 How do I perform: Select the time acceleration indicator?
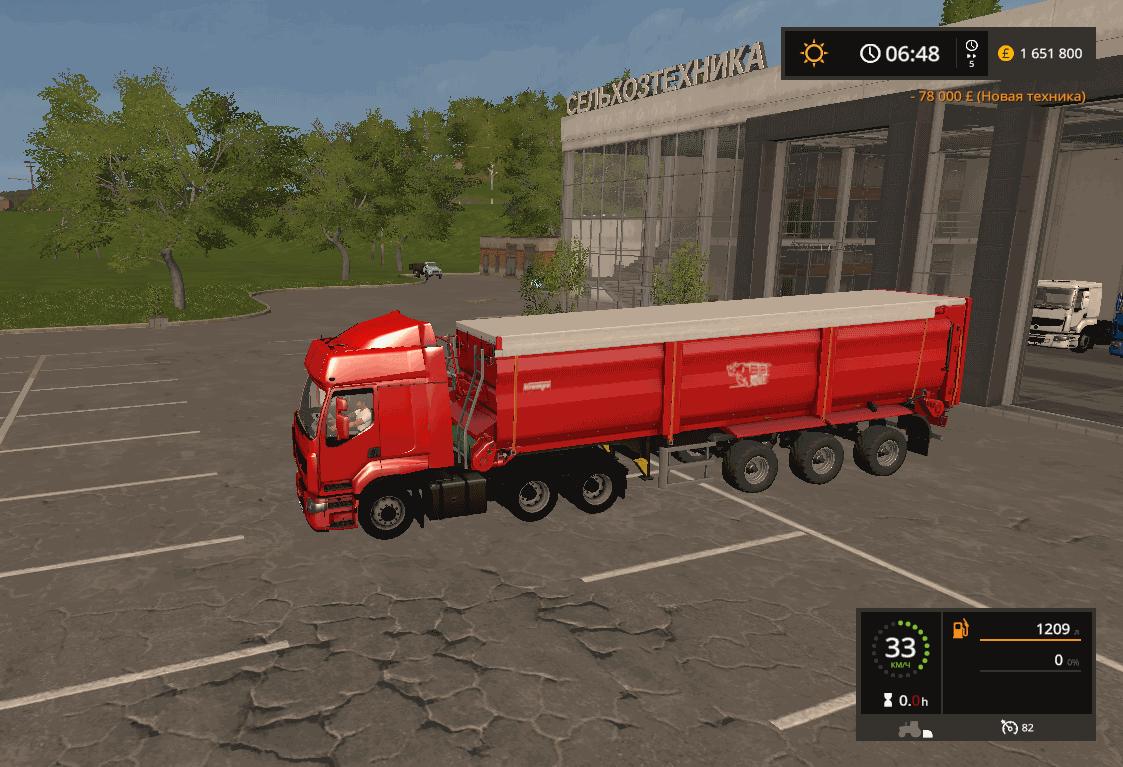coord(971,53)
